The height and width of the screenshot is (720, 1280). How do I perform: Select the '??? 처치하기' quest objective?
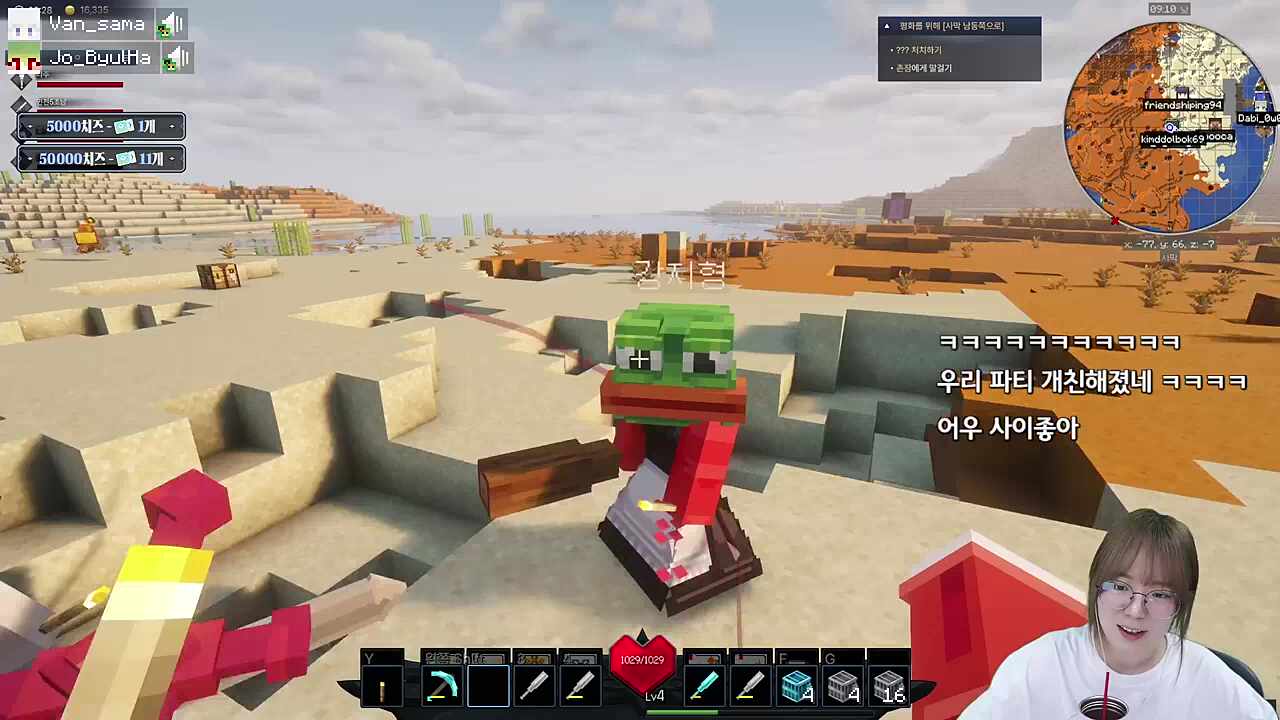coord(918,50)
